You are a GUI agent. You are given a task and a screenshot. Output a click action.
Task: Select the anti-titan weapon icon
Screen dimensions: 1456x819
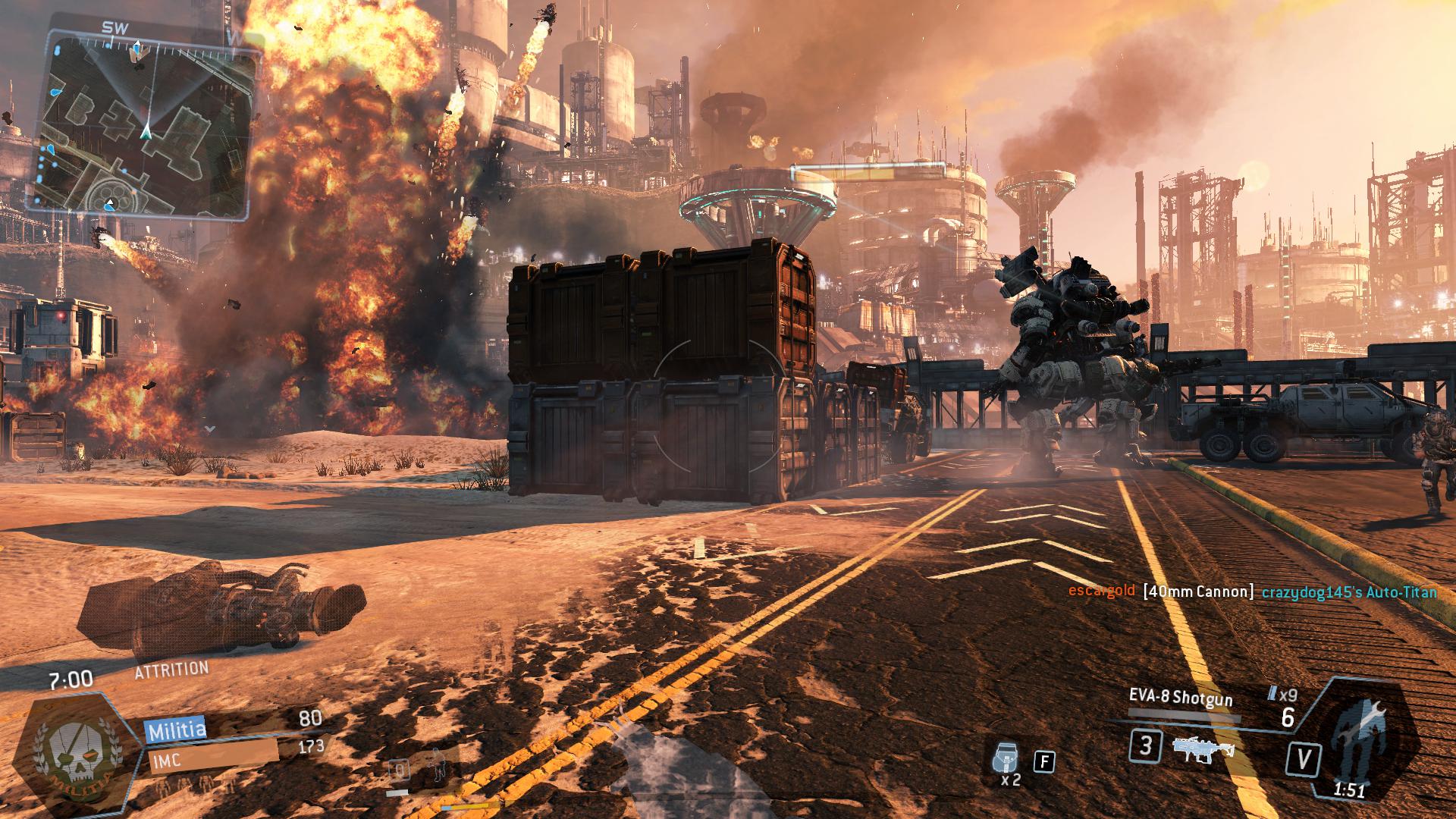[1202, 748]
